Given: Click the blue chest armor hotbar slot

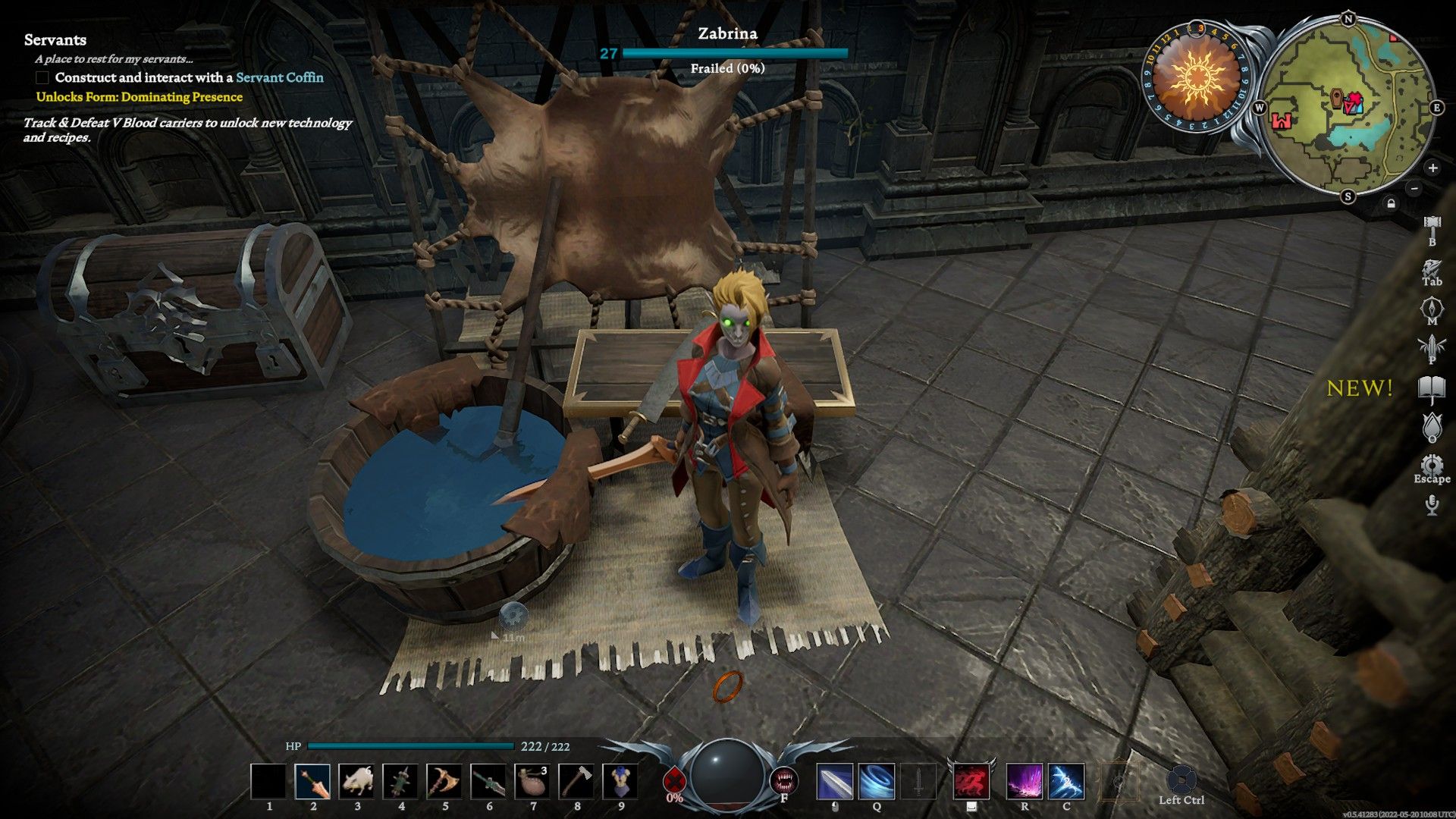Looking at the screenshot, I should (x=620, y=782).
